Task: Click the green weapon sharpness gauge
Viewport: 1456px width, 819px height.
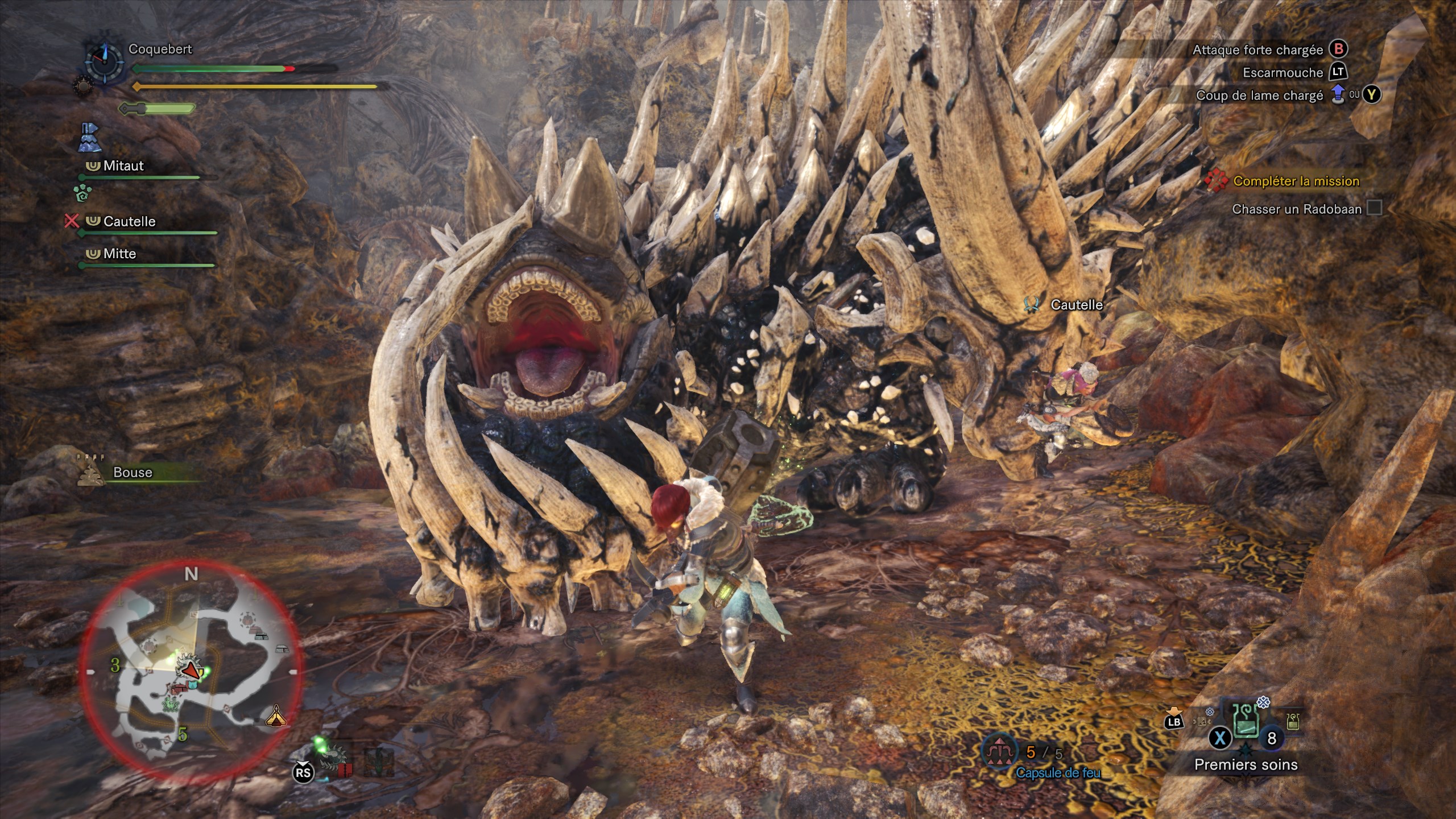Action: [158, 108]
